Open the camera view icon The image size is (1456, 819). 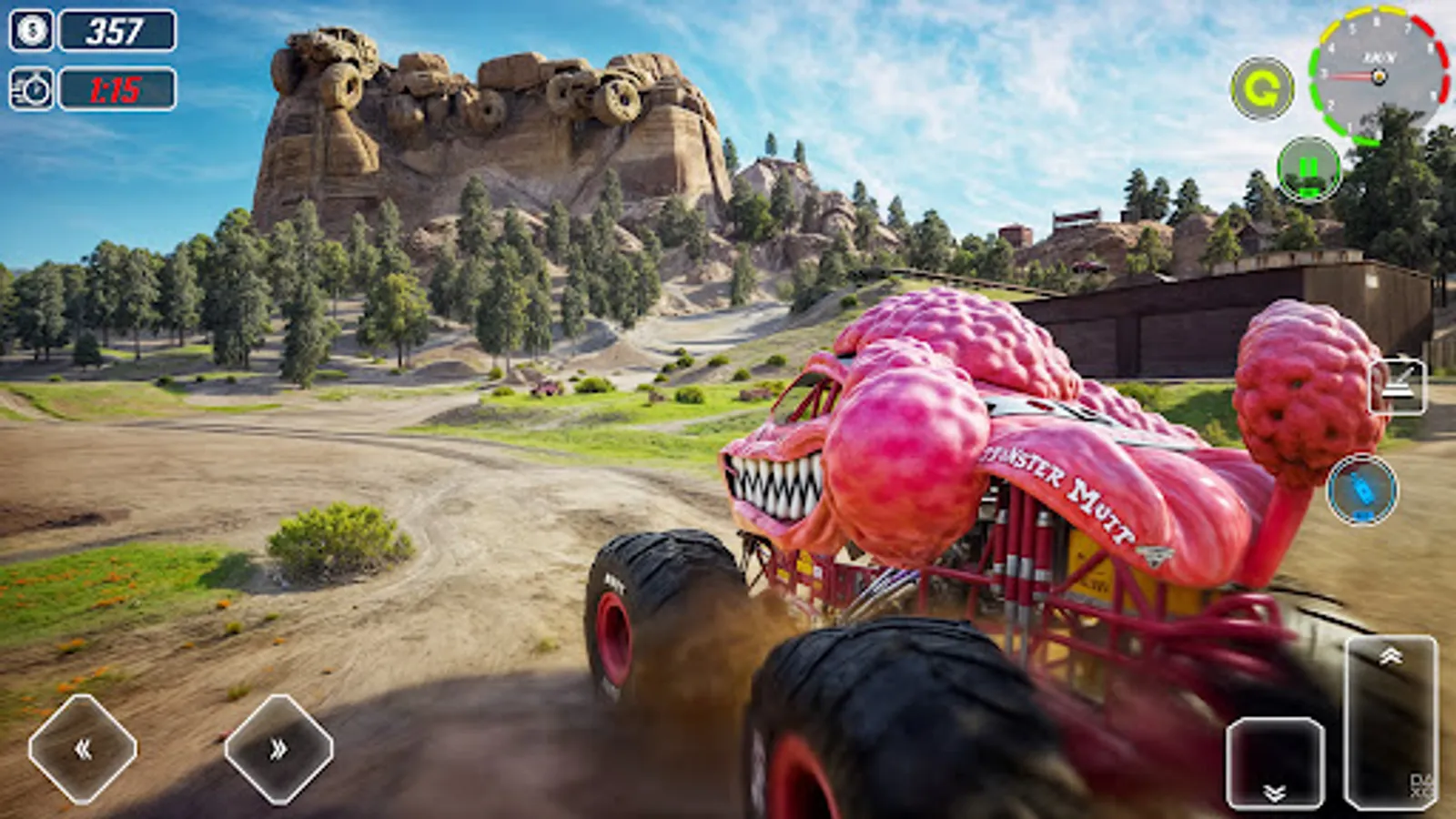click(1395, 384)
